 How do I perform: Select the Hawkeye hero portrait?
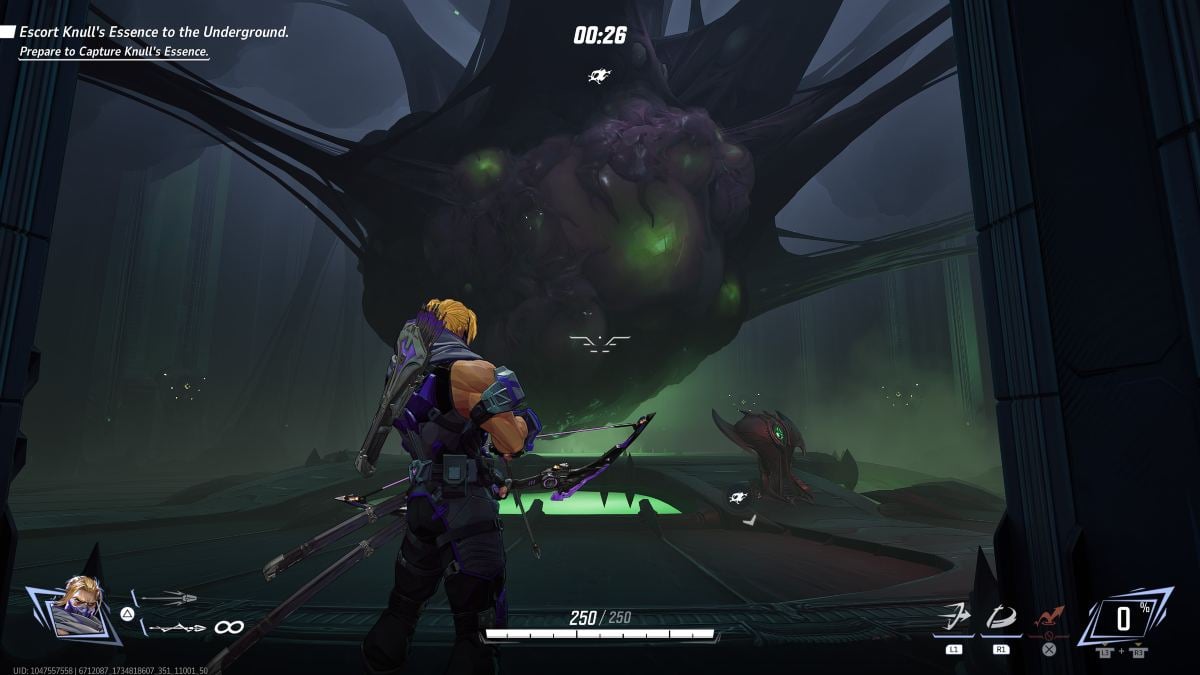[72, 606]
